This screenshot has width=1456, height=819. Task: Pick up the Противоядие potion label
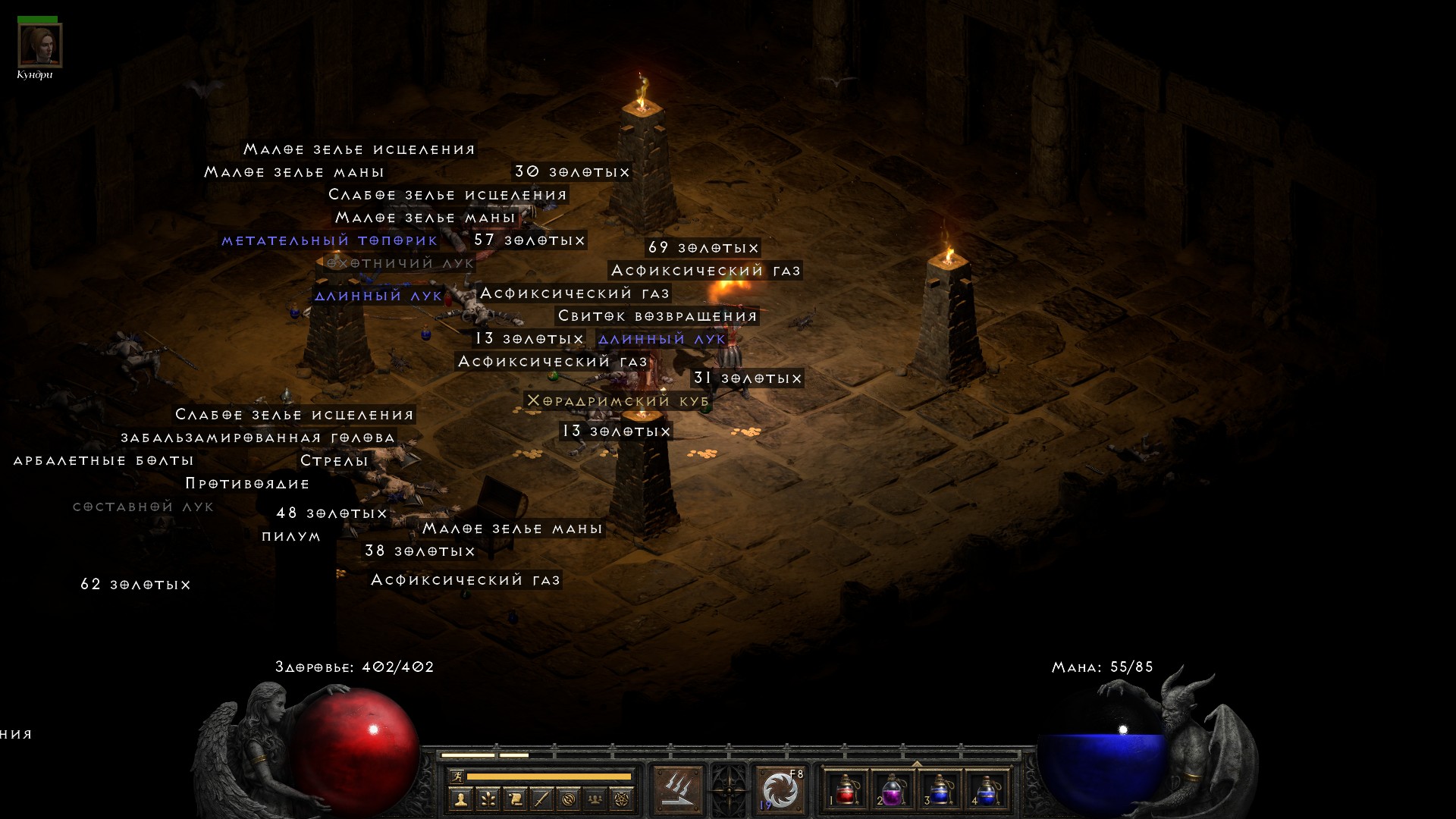click(x=247, y=483)
